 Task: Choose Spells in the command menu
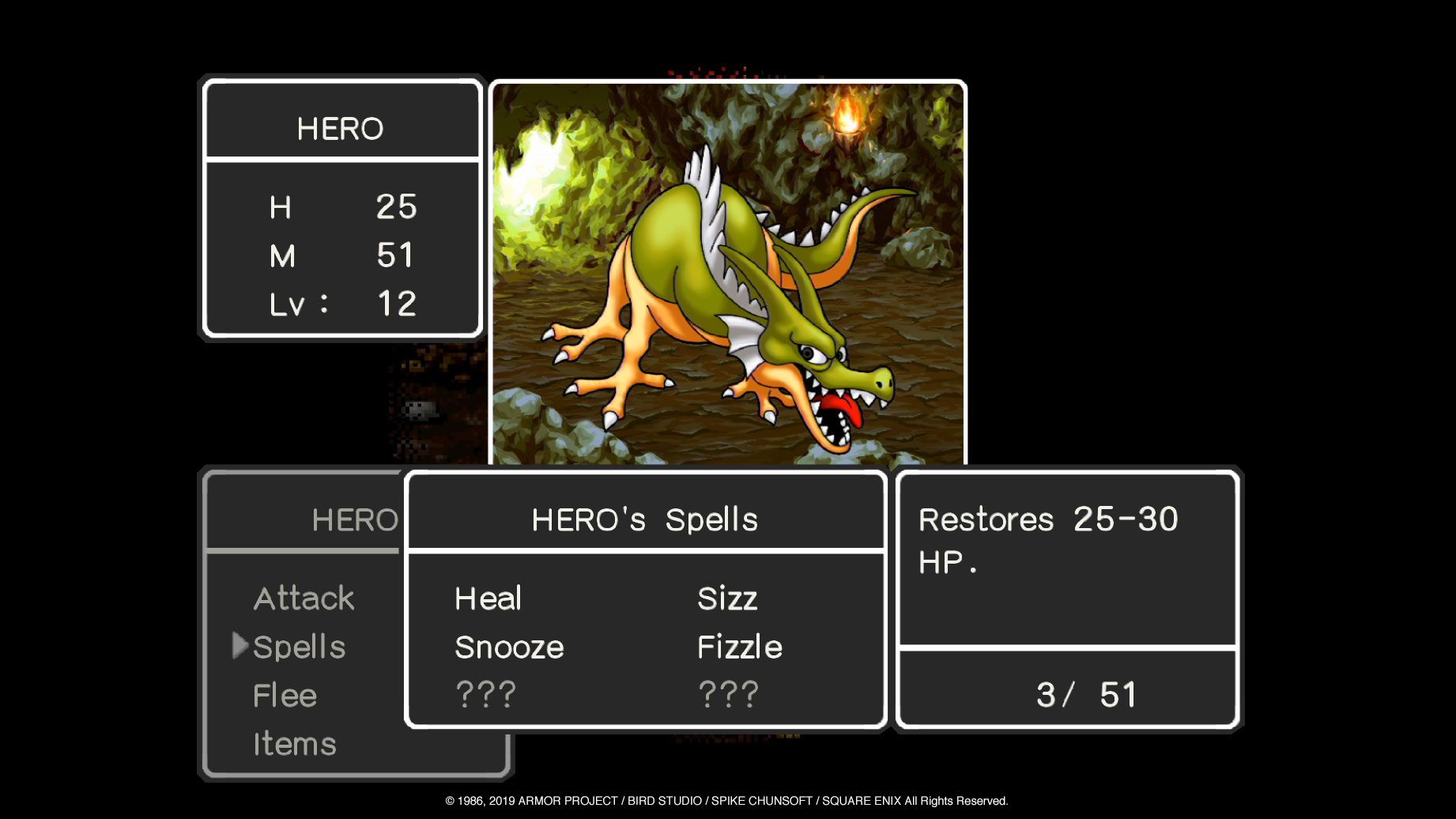[x=299, y=647]
